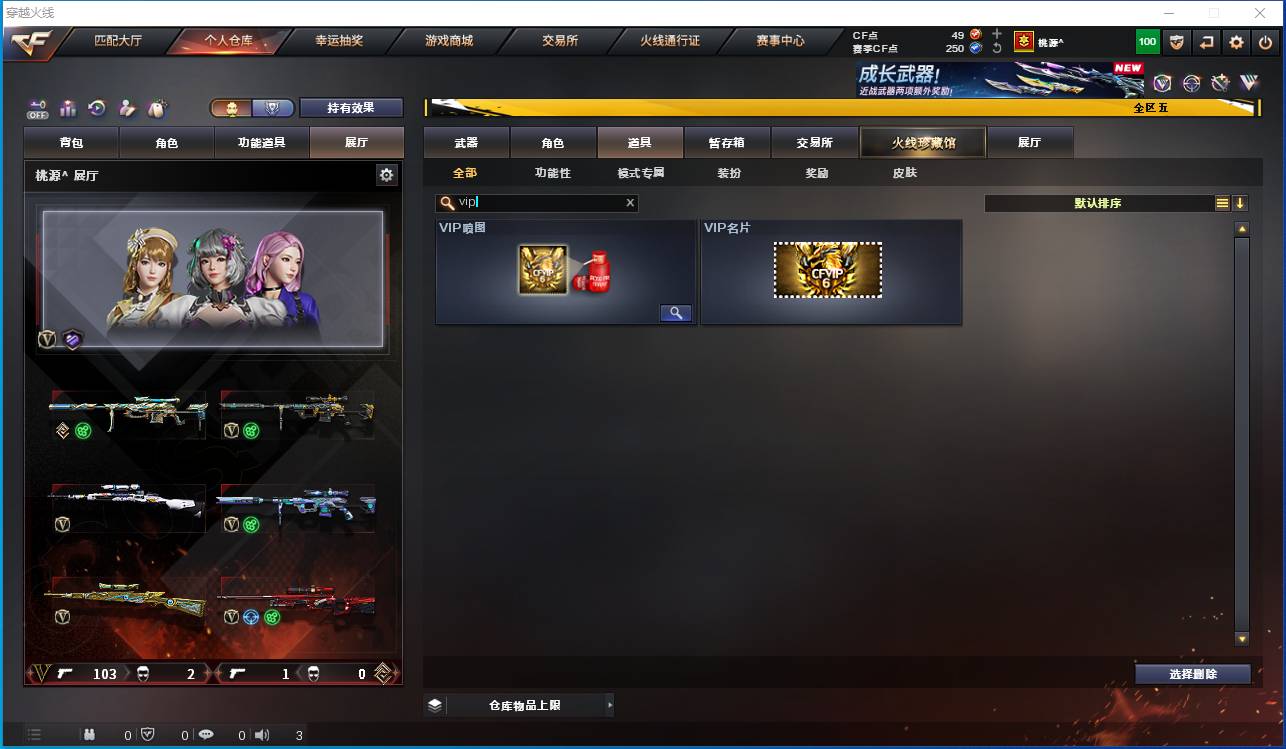The width and height of the screenshot is (1286, 749).
Task: Toggle the OFF switch above the 背包 tab
Action: (x=38, y=108)
